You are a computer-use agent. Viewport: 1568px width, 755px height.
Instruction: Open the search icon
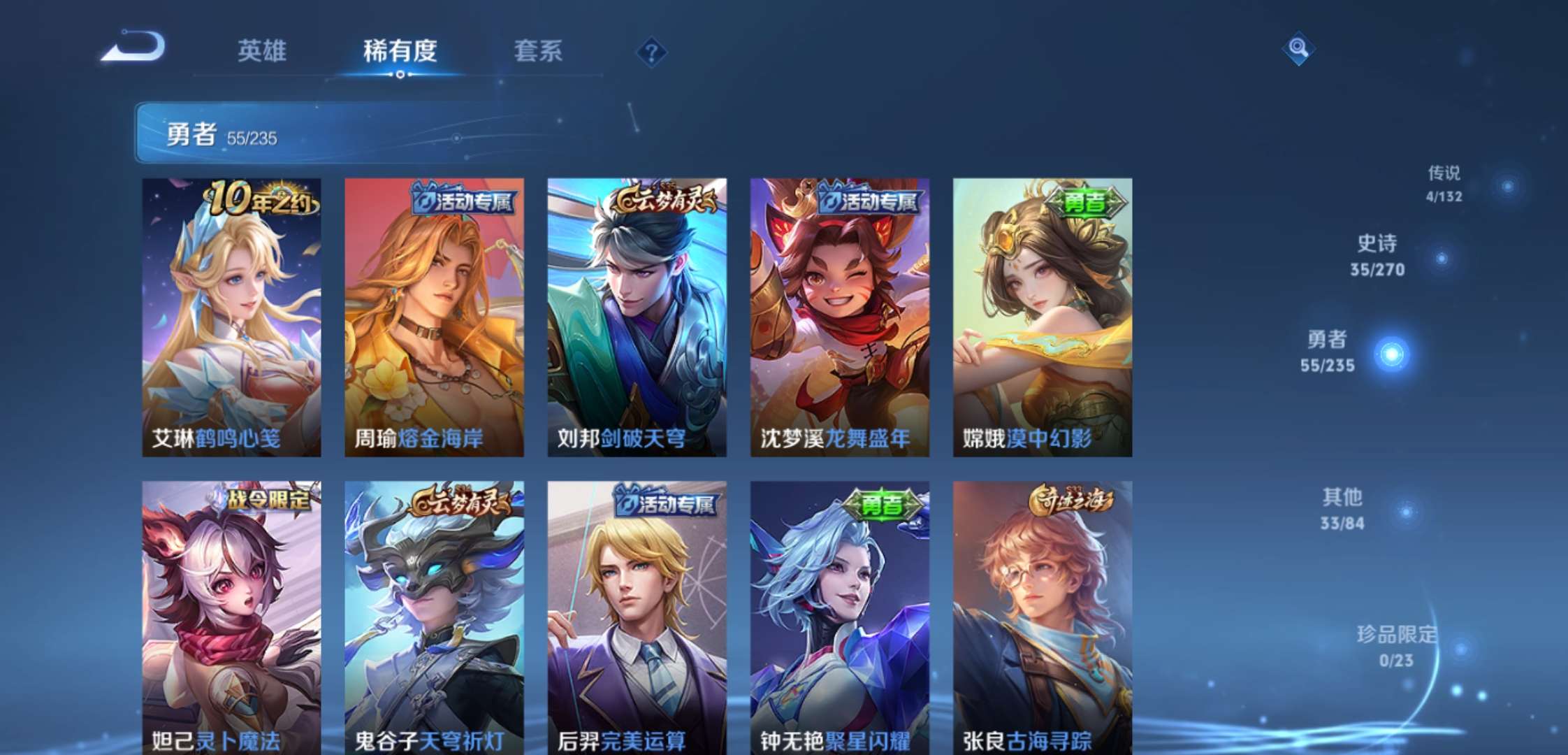[x=1298, y=49]
